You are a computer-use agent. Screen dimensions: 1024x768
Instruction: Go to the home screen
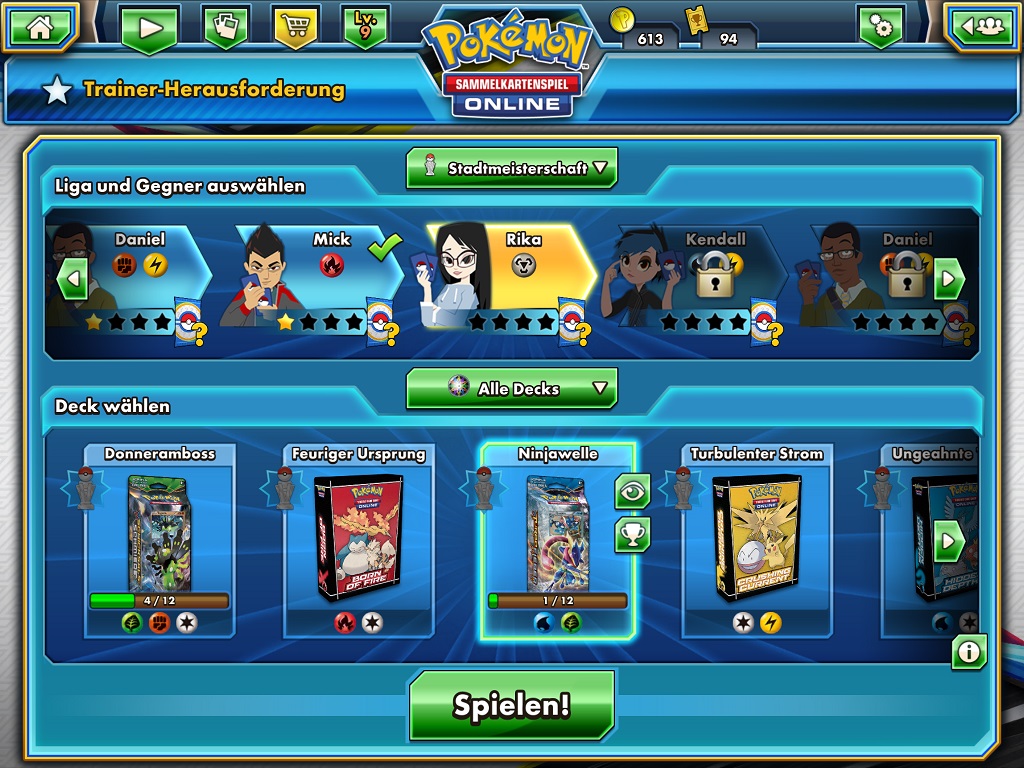[x=40, y=27]
